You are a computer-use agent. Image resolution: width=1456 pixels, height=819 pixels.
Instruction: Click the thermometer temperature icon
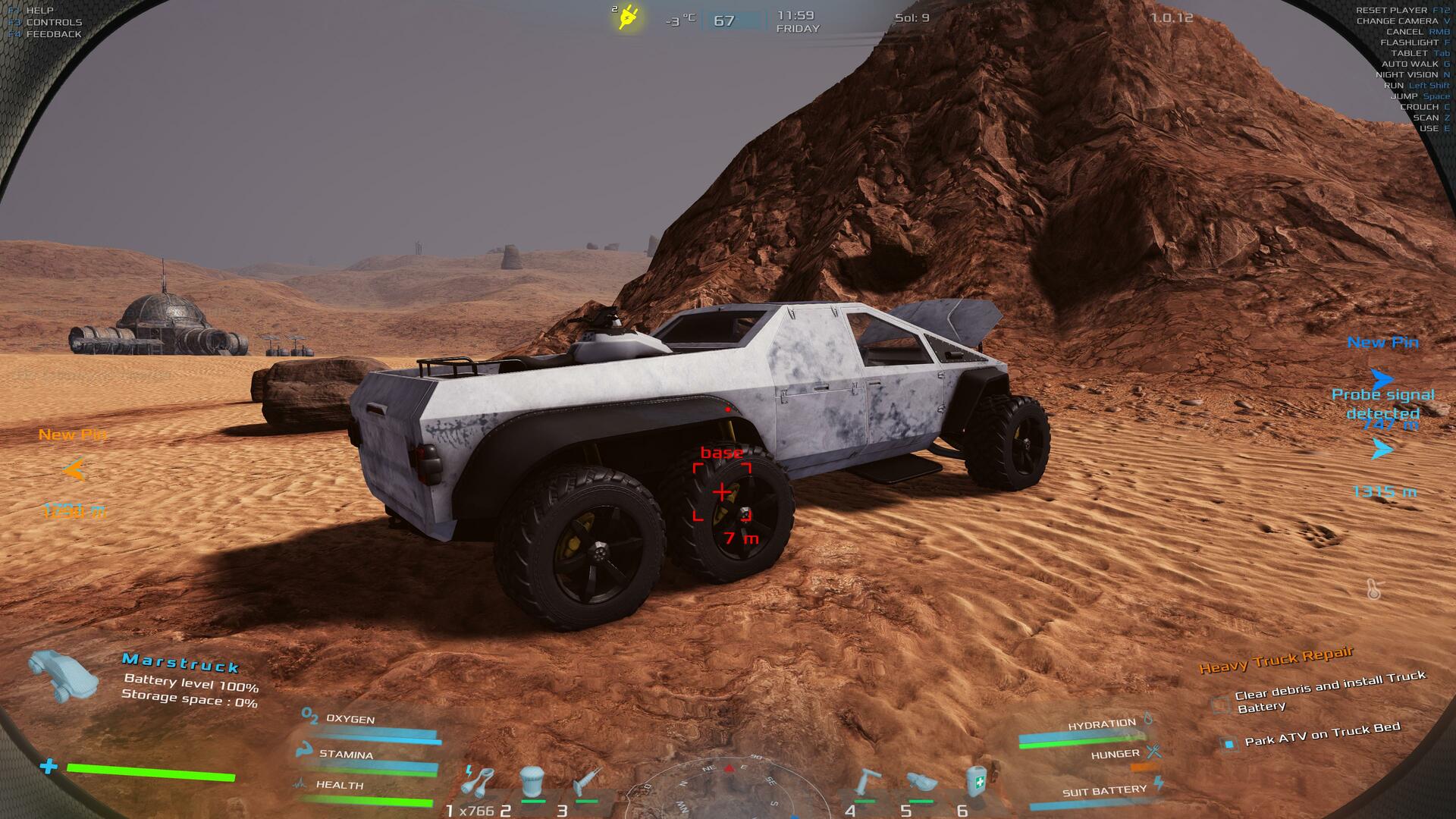point(1373,588)
